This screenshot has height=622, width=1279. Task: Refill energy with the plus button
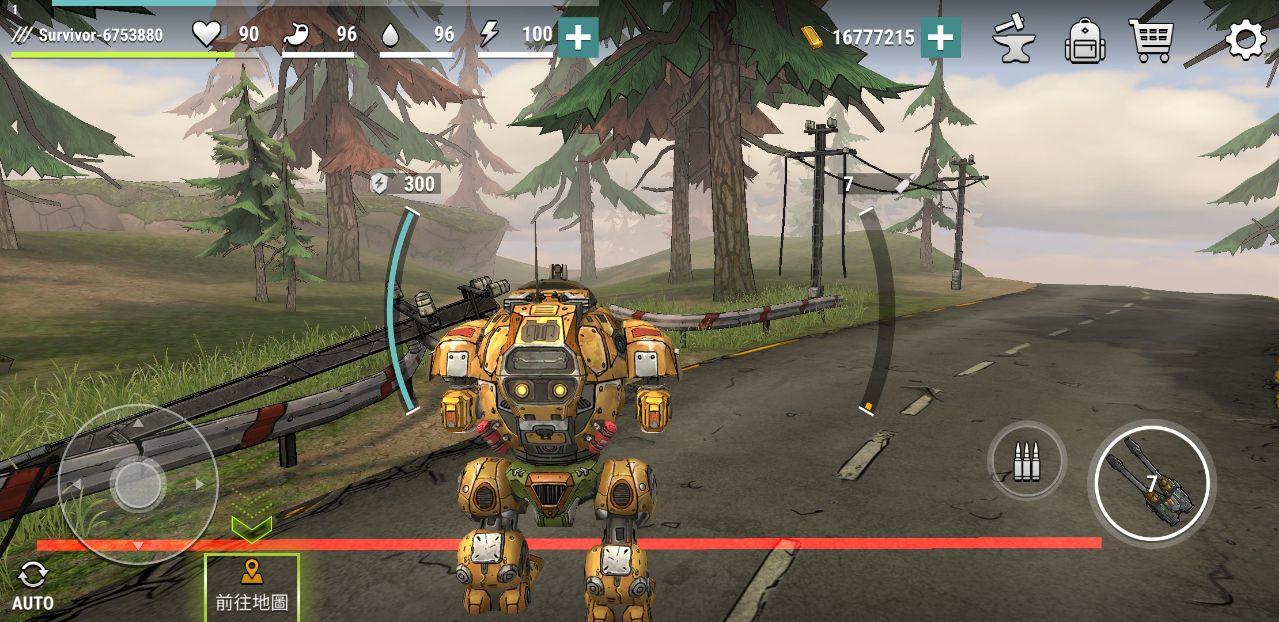click(x=578, y=38)
